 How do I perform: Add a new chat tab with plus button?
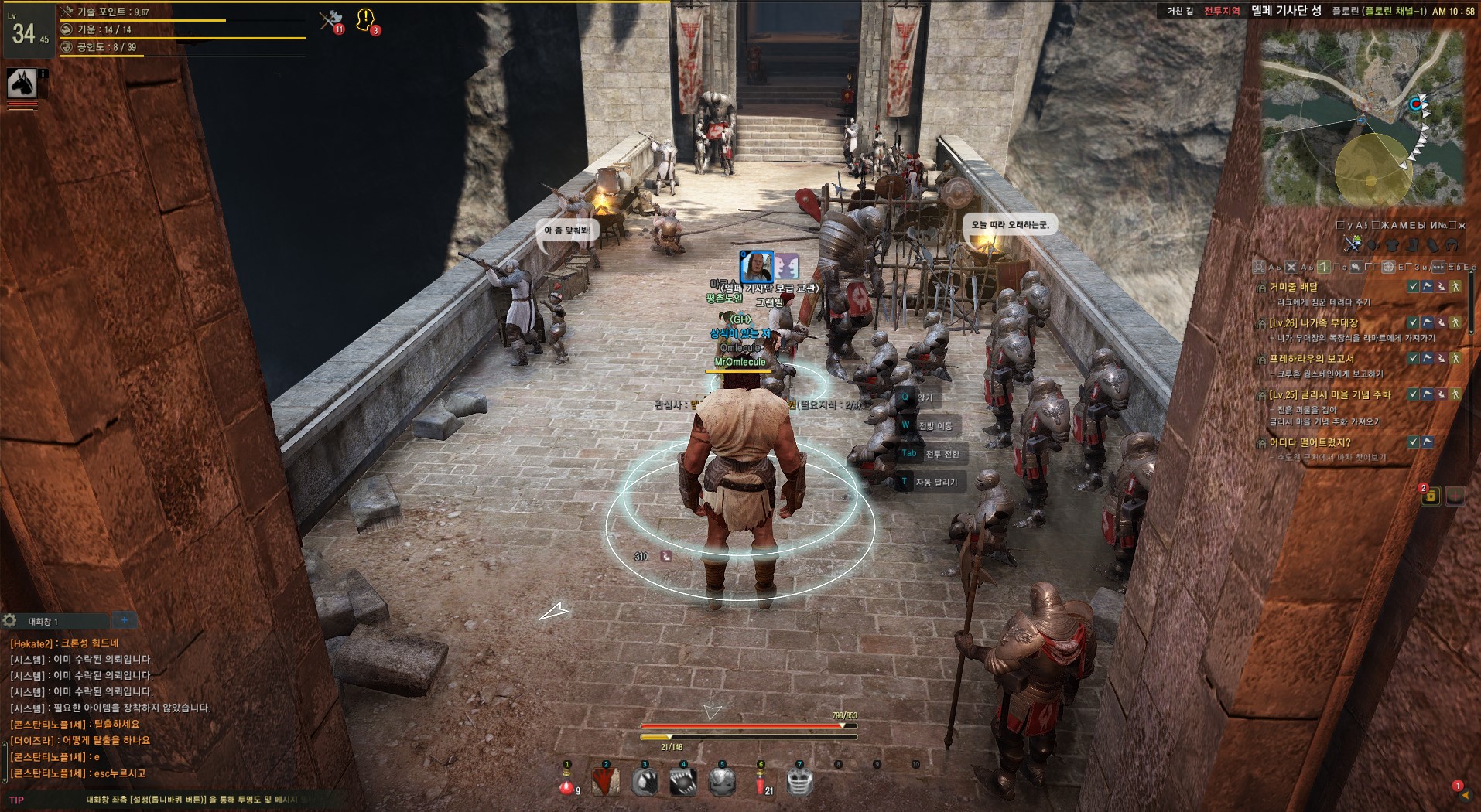[x=125, y=620]
